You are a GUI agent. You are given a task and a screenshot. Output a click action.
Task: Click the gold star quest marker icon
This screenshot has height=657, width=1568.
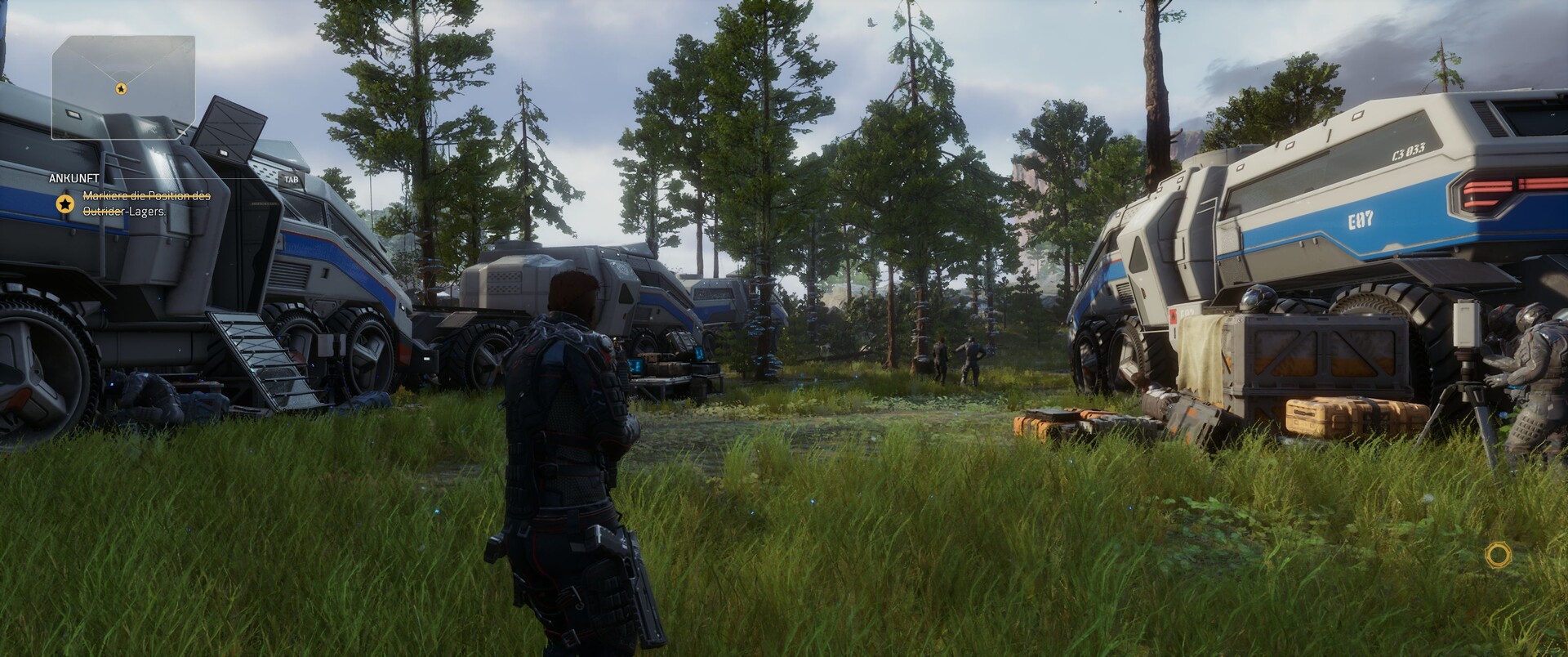coord(65,204)
